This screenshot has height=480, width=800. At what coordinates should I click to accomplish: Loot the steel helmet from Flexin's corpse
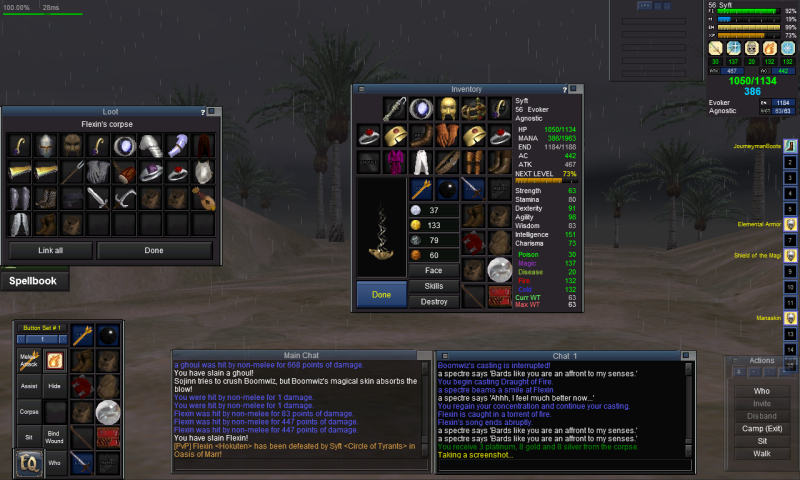coord(46,146)
